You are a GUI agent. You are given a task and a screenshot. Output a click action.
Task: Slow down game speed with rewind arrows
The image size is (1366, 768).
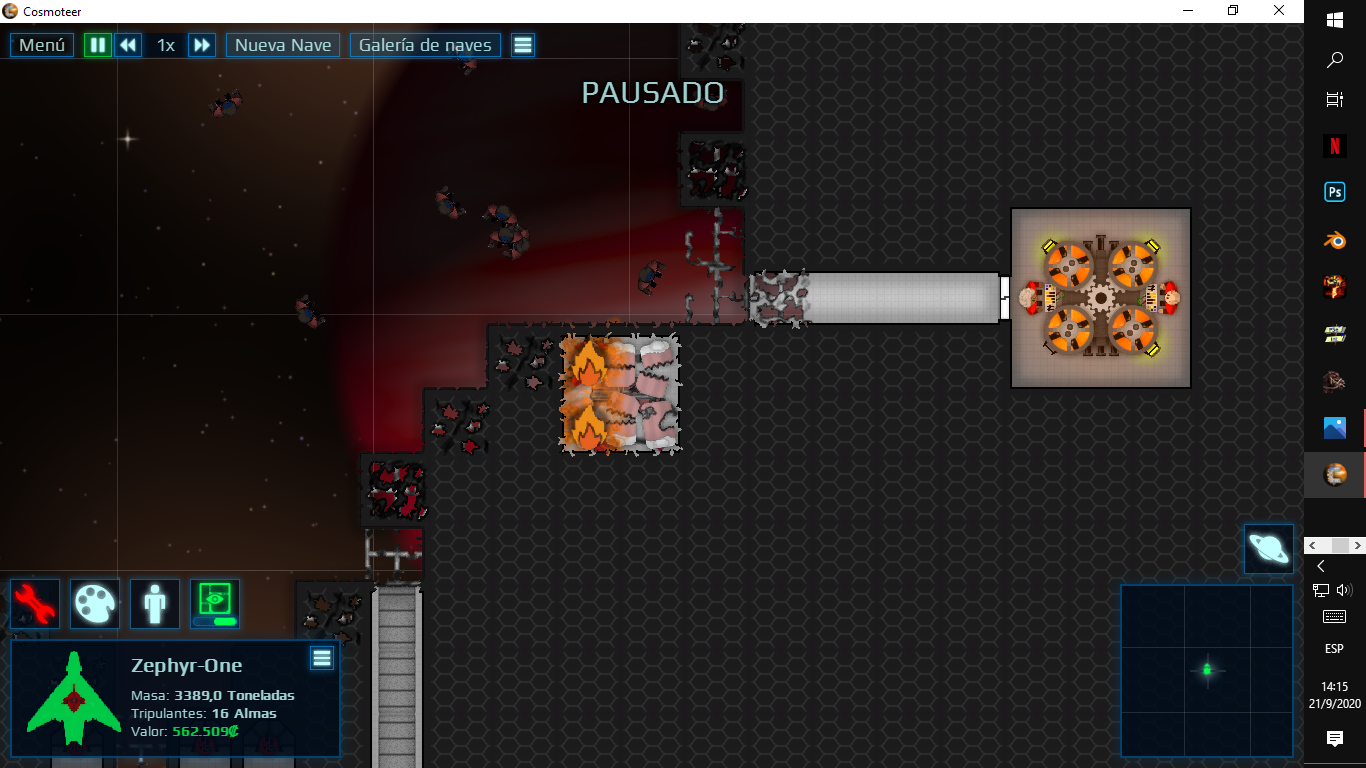click(x=128, y=45)
